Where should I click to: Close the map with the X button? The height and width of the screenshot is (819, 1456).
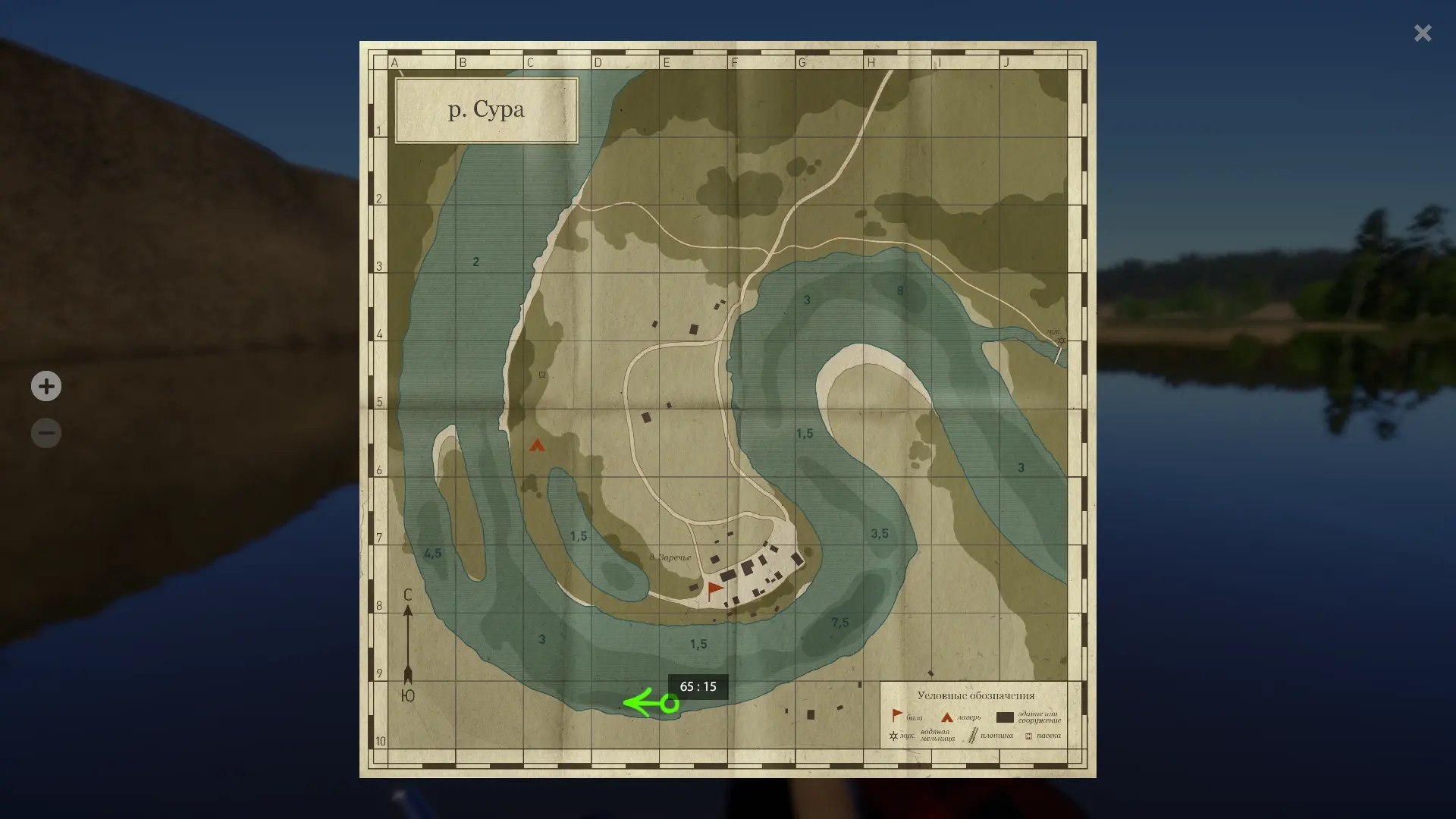(1423, 33)
